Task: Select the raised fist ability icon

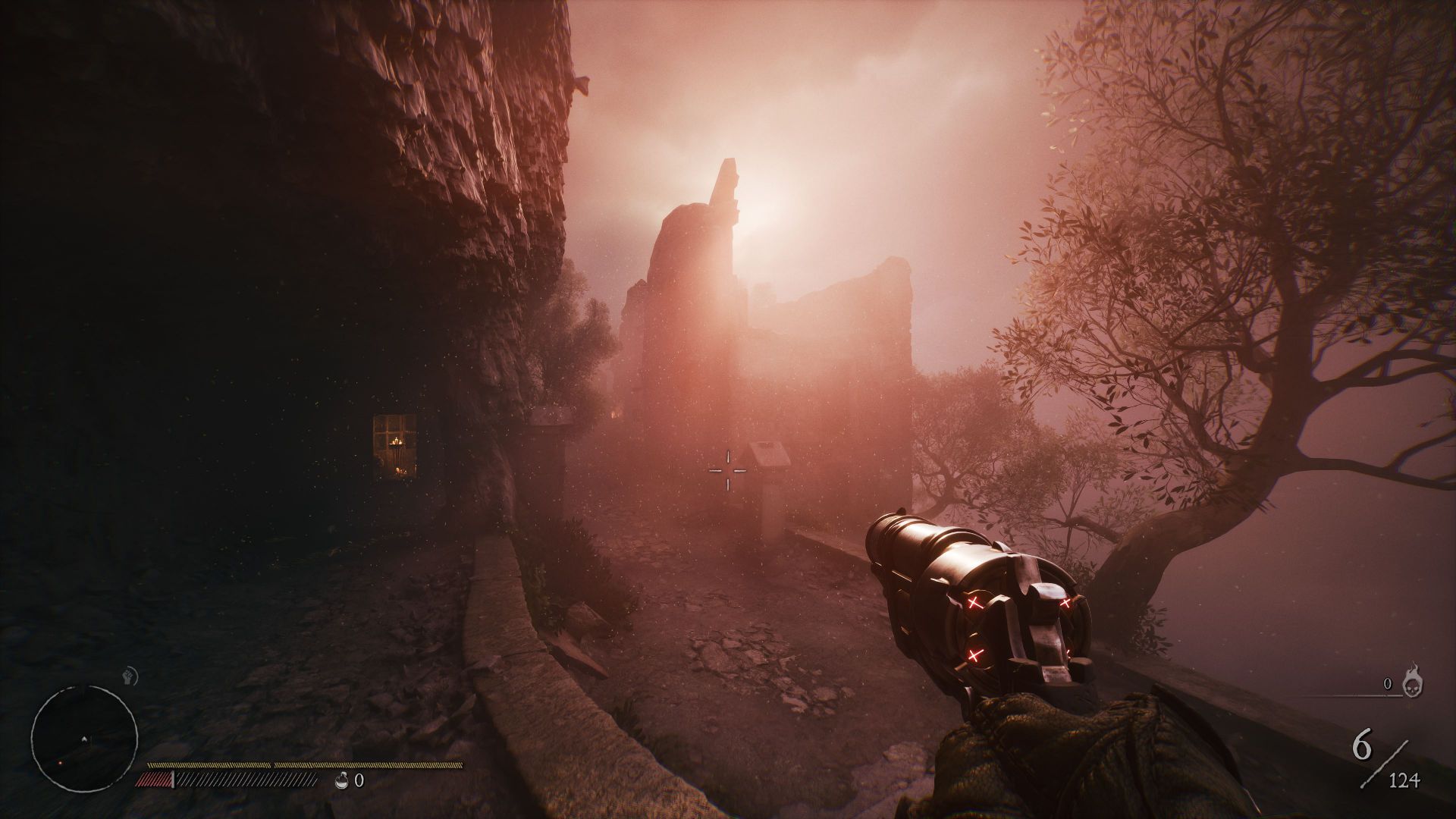Action: point(127,673)
